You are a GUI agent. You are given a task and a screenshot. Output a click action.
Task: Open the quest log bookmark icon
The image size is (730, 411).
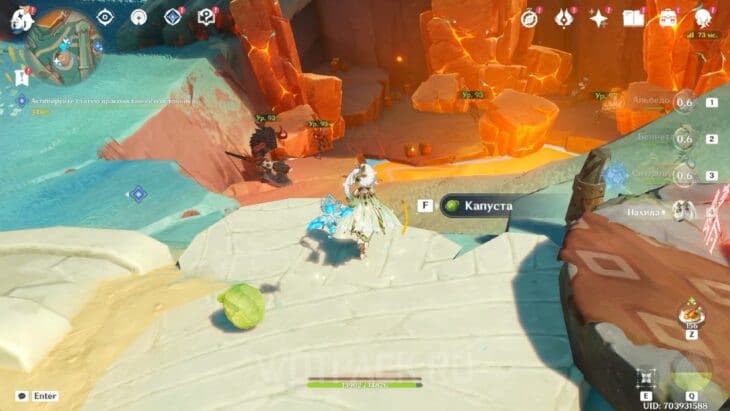coord(20,76)
